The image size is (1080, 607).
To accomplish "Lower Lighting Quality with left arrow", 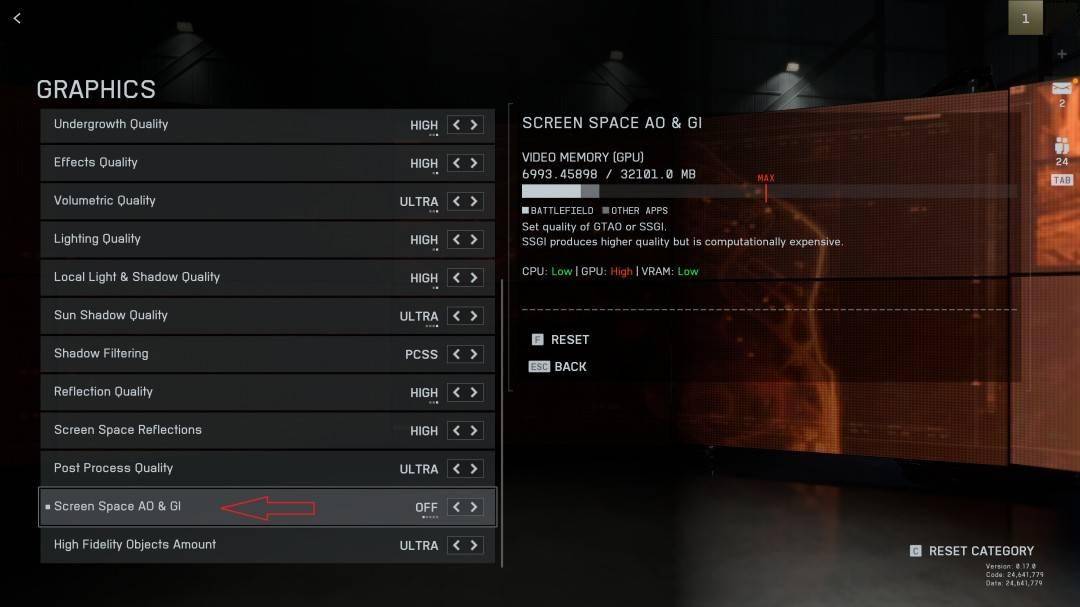I will tap(457, 240).
